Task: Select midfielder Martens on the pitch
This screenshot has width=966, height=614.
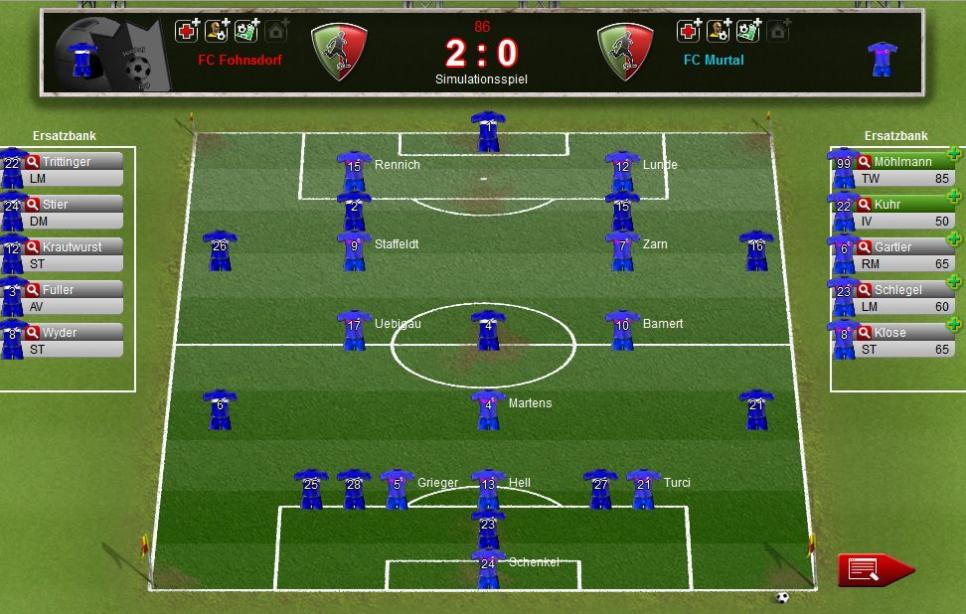Action: (488, 408)
